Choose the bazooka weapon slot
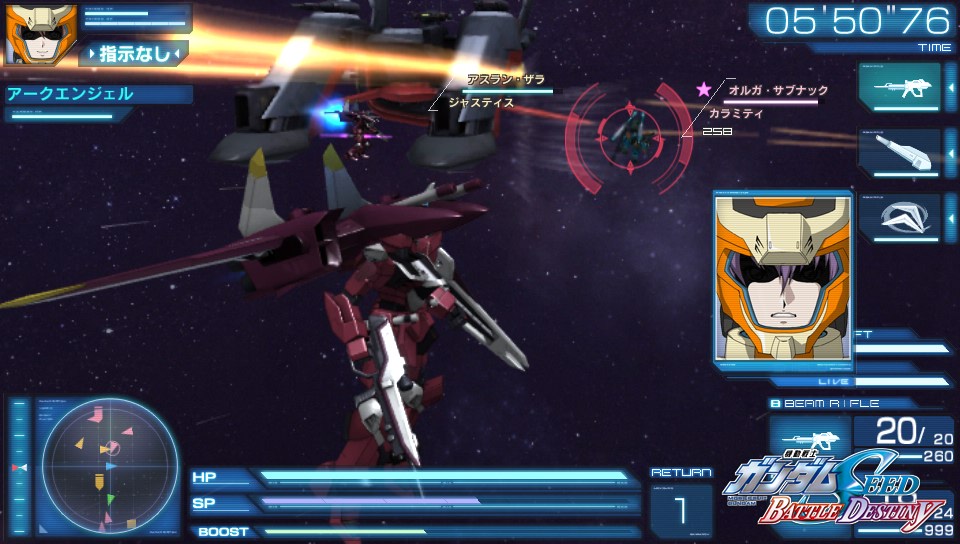960x544 pixels. [899, 152]
